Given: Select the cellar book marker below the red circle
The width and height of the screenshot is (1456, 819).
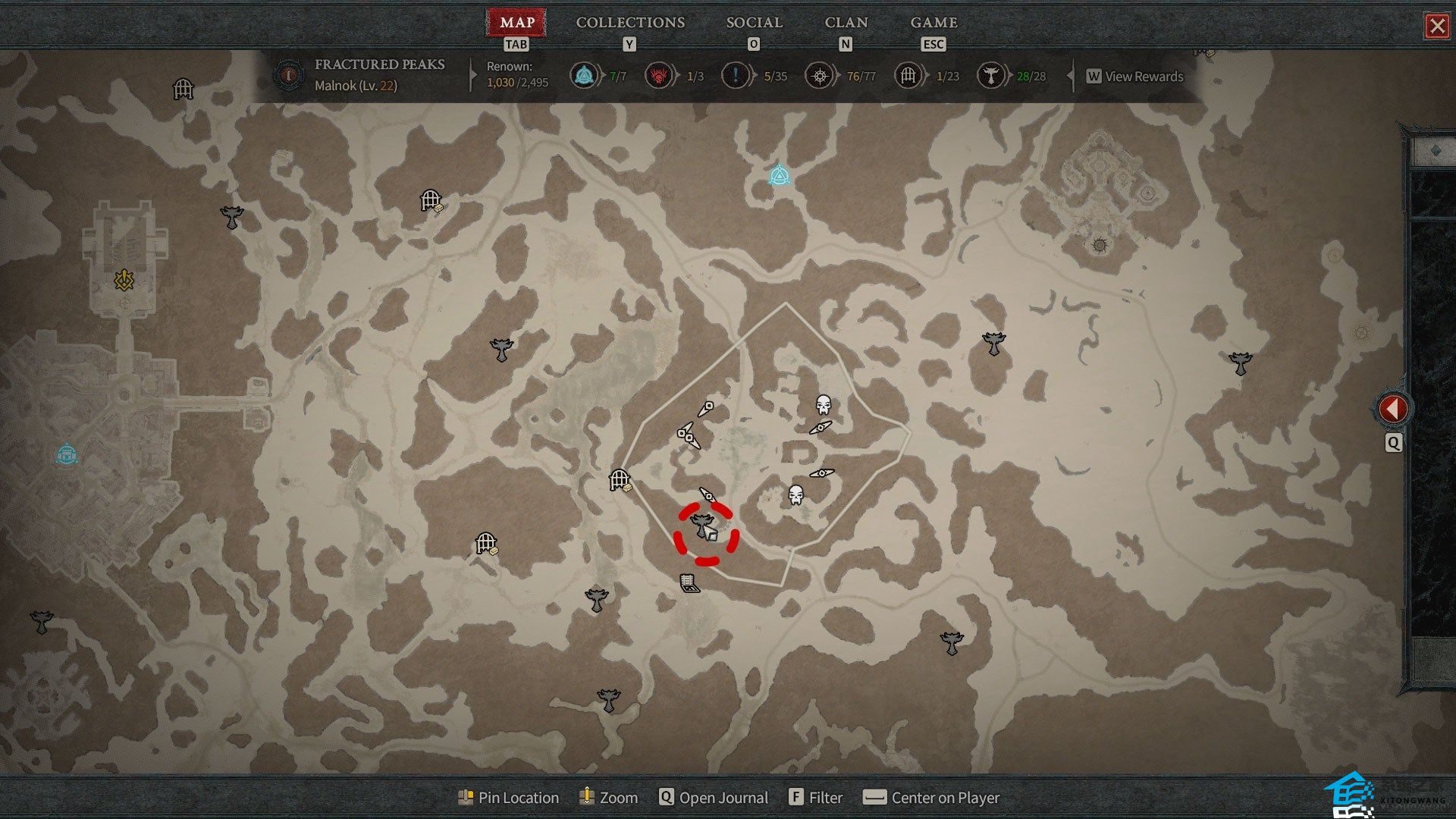Looking at the screenshot, I should pyautogui.click(x=689, y=583).
